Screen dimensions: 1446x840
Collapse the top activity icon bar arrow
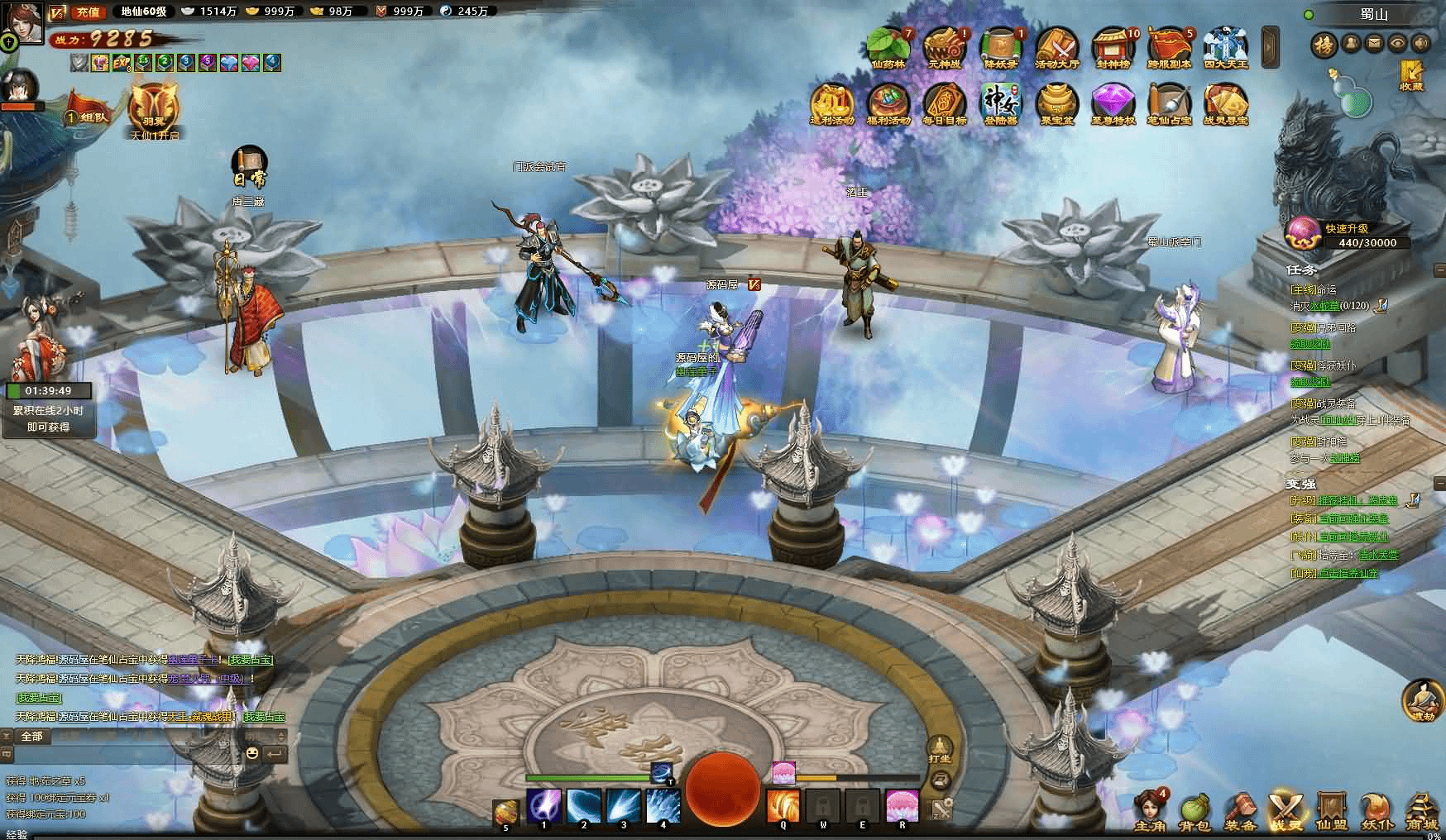click(x=1270, y=46)
